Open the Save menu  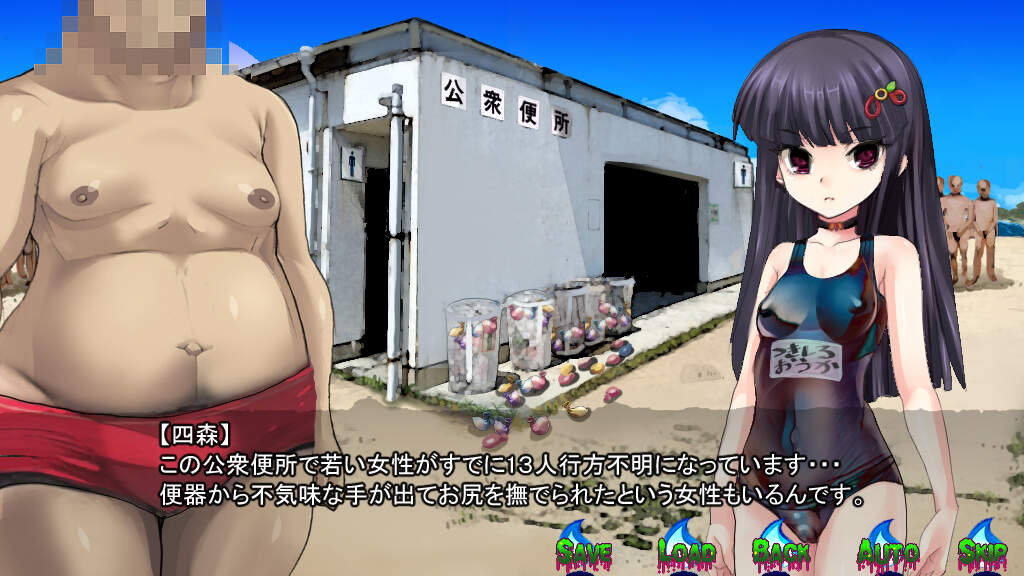[x=584, y=550]
